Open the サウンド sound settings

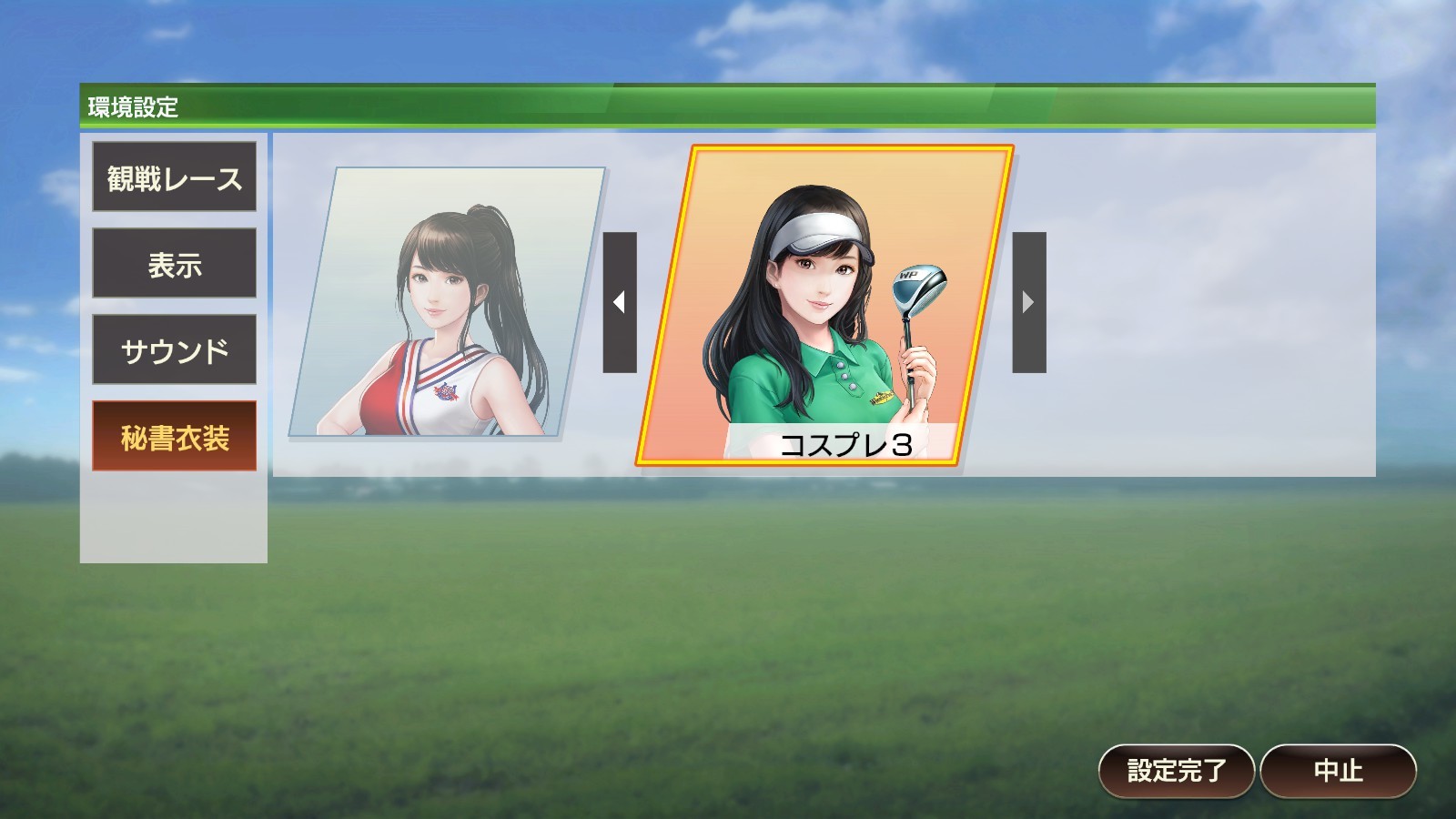174,349
